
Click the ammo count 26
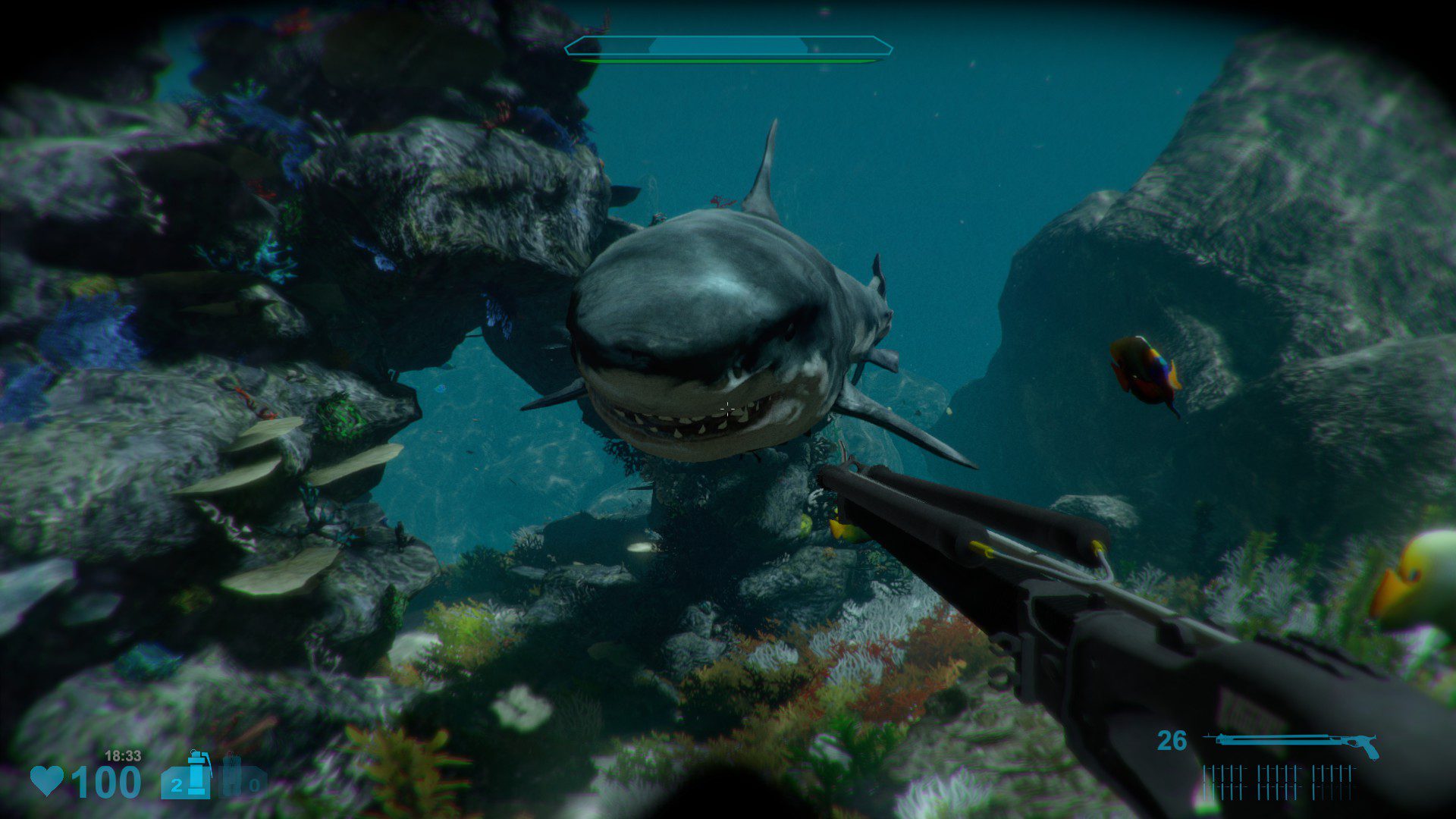point(1172,738)
